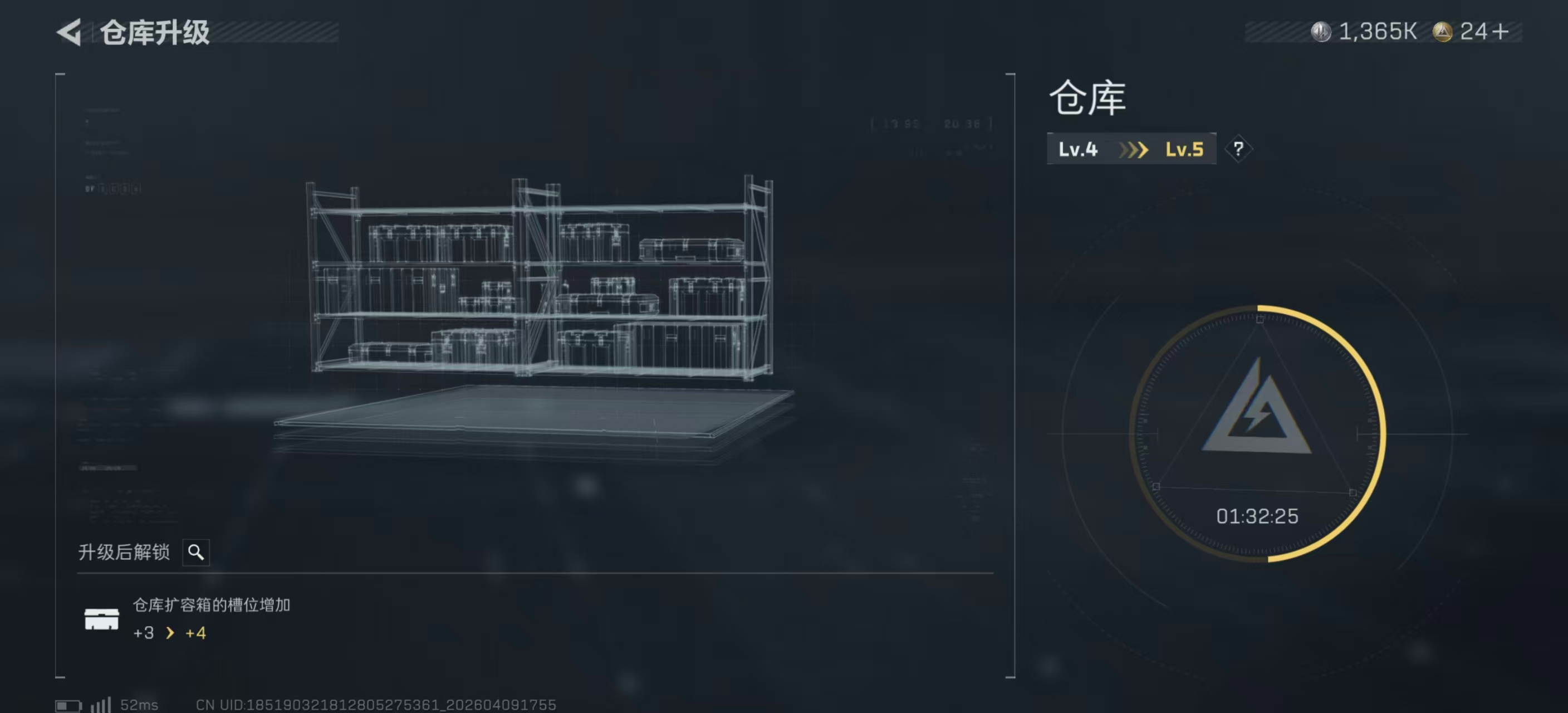This screenshot has height=713, width=1568.
Task: Click the >>> chevrons between Lv.4 and Lv.5
Action: (1135, 148)
